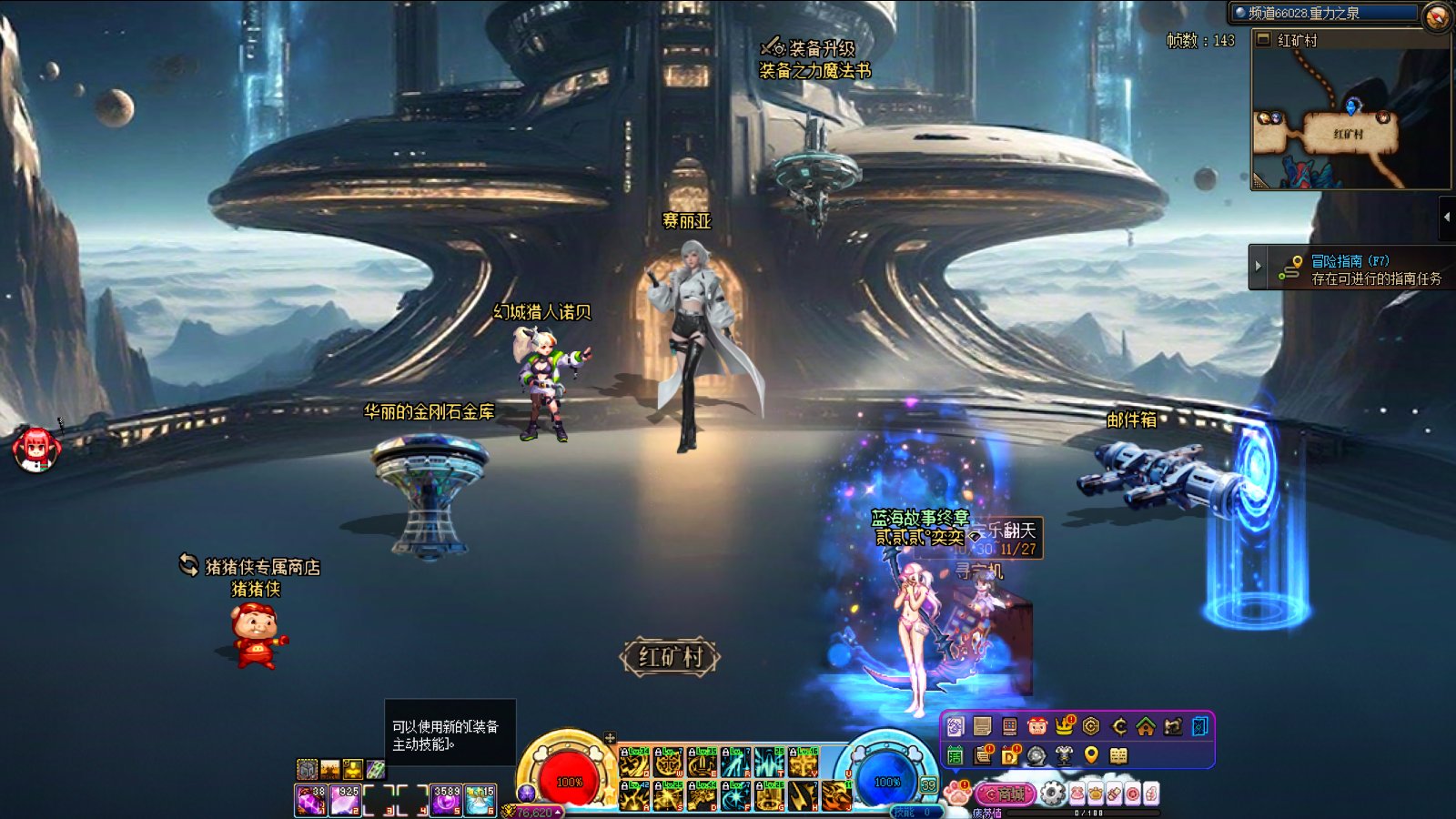Open settings with the gear icon
This screenshot has width=1456, height=819.
[x=1053, y=794]
